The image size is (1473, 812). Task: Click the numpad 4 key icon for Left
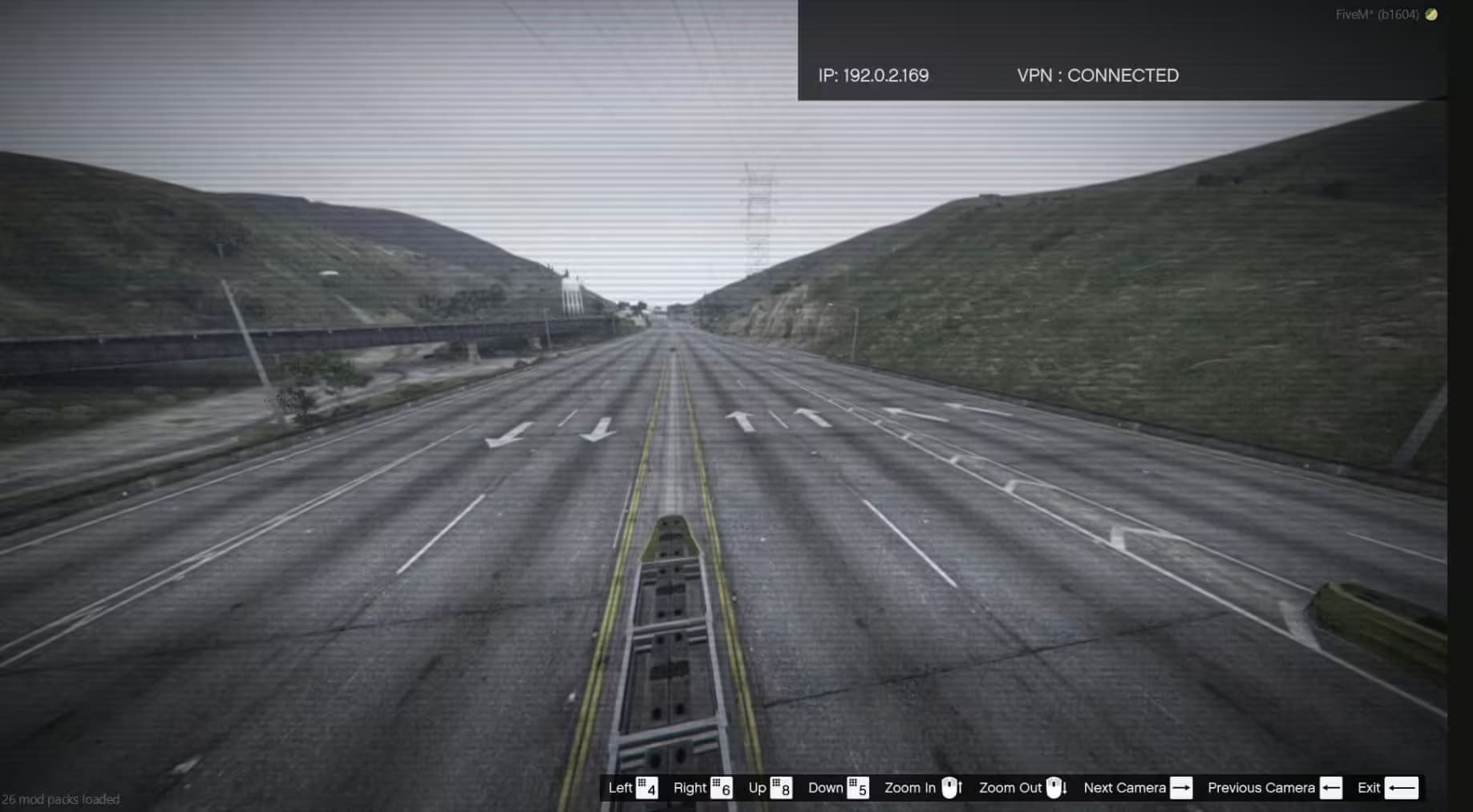pyautogui.click(x=645, y=788)
